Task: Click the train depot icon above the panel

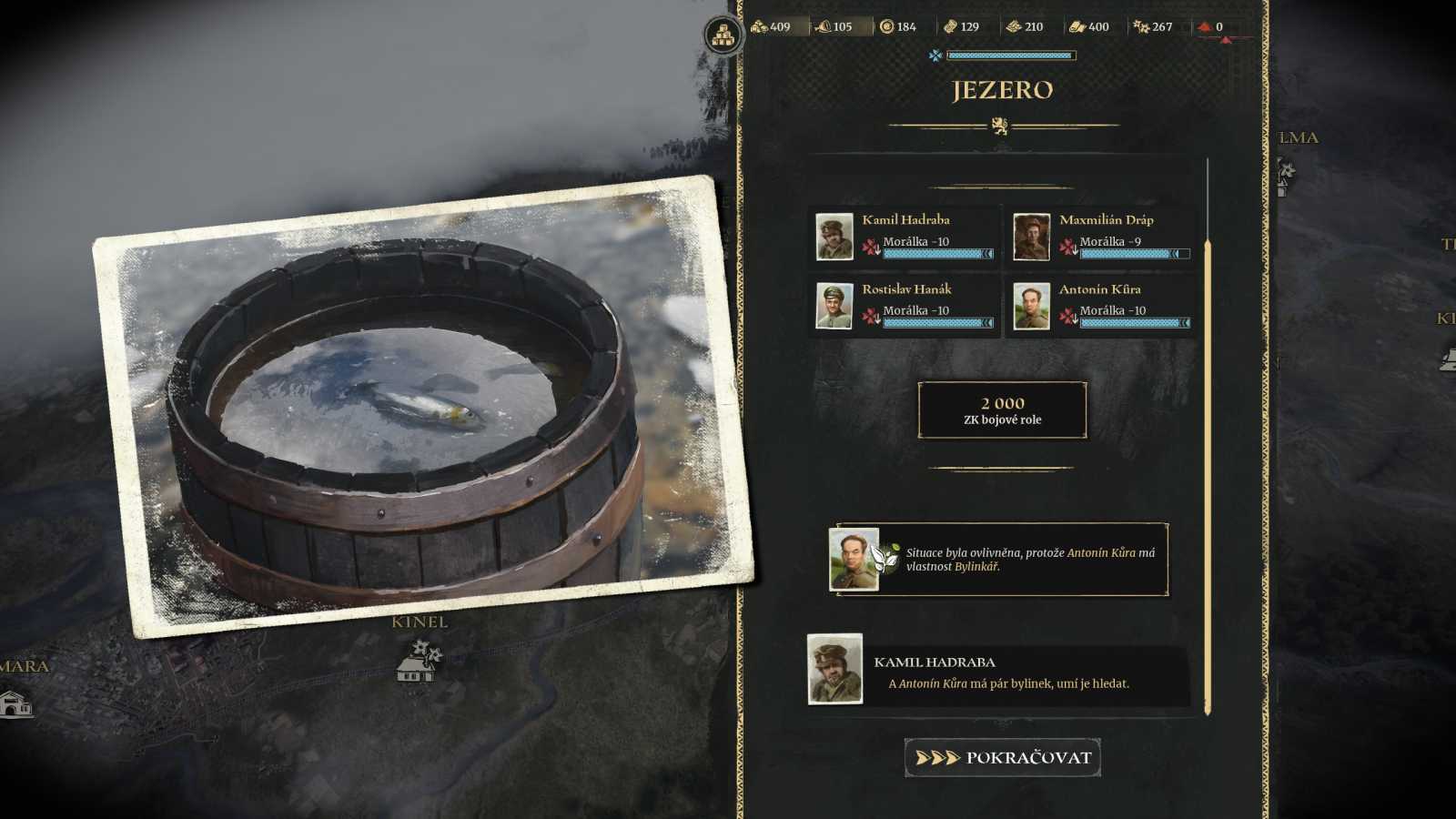Action: 721,35
